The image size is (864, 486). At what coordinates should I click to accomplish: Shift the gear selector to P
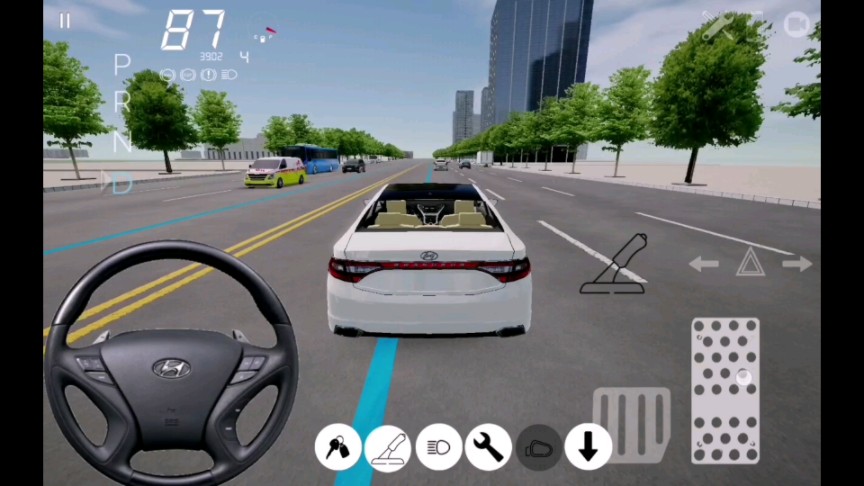tap(122, 65)
